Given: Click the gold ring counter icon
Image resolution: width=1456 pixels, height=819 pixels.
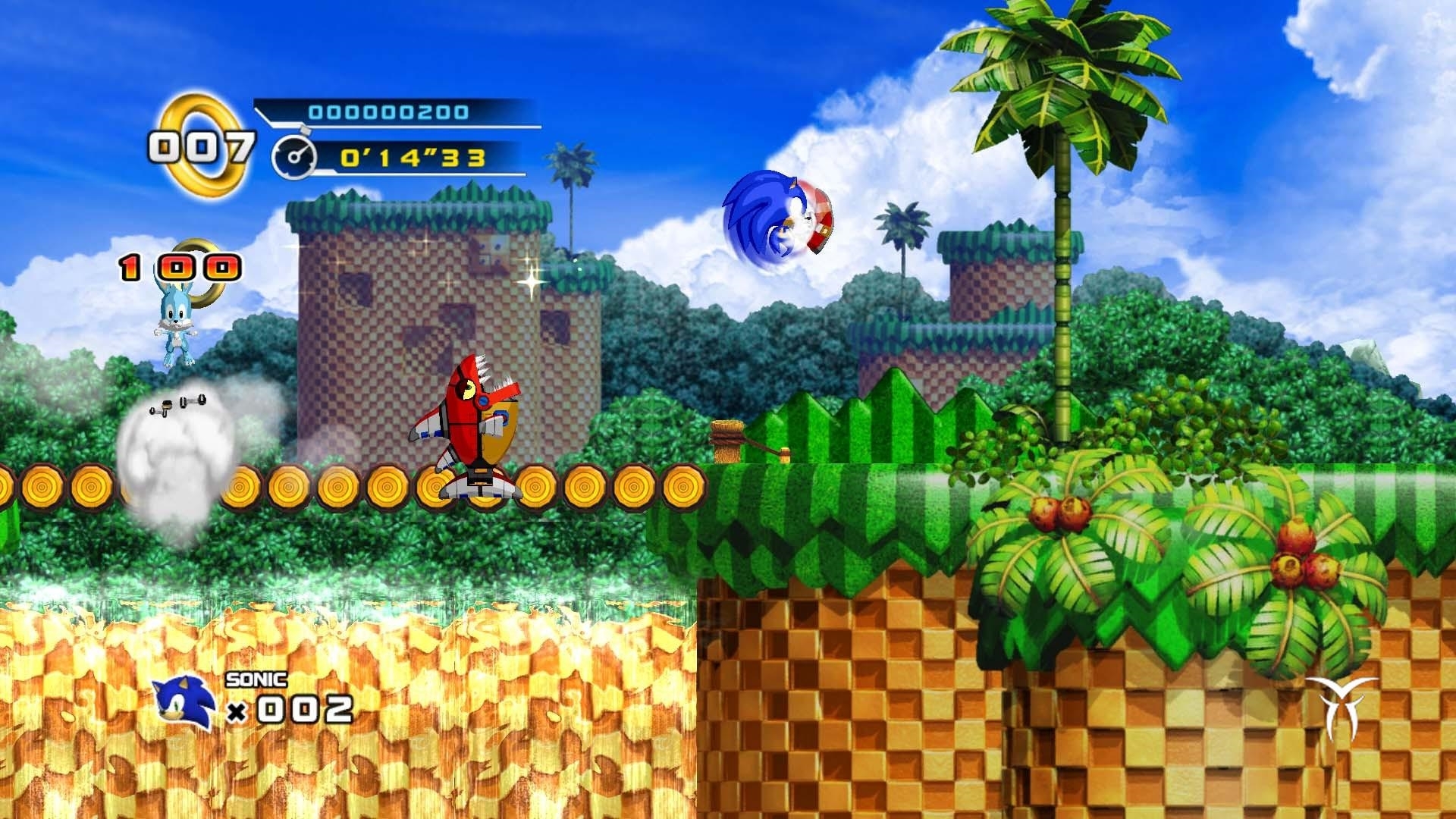Looking at the screenshot, I should [x=202, y=144].
